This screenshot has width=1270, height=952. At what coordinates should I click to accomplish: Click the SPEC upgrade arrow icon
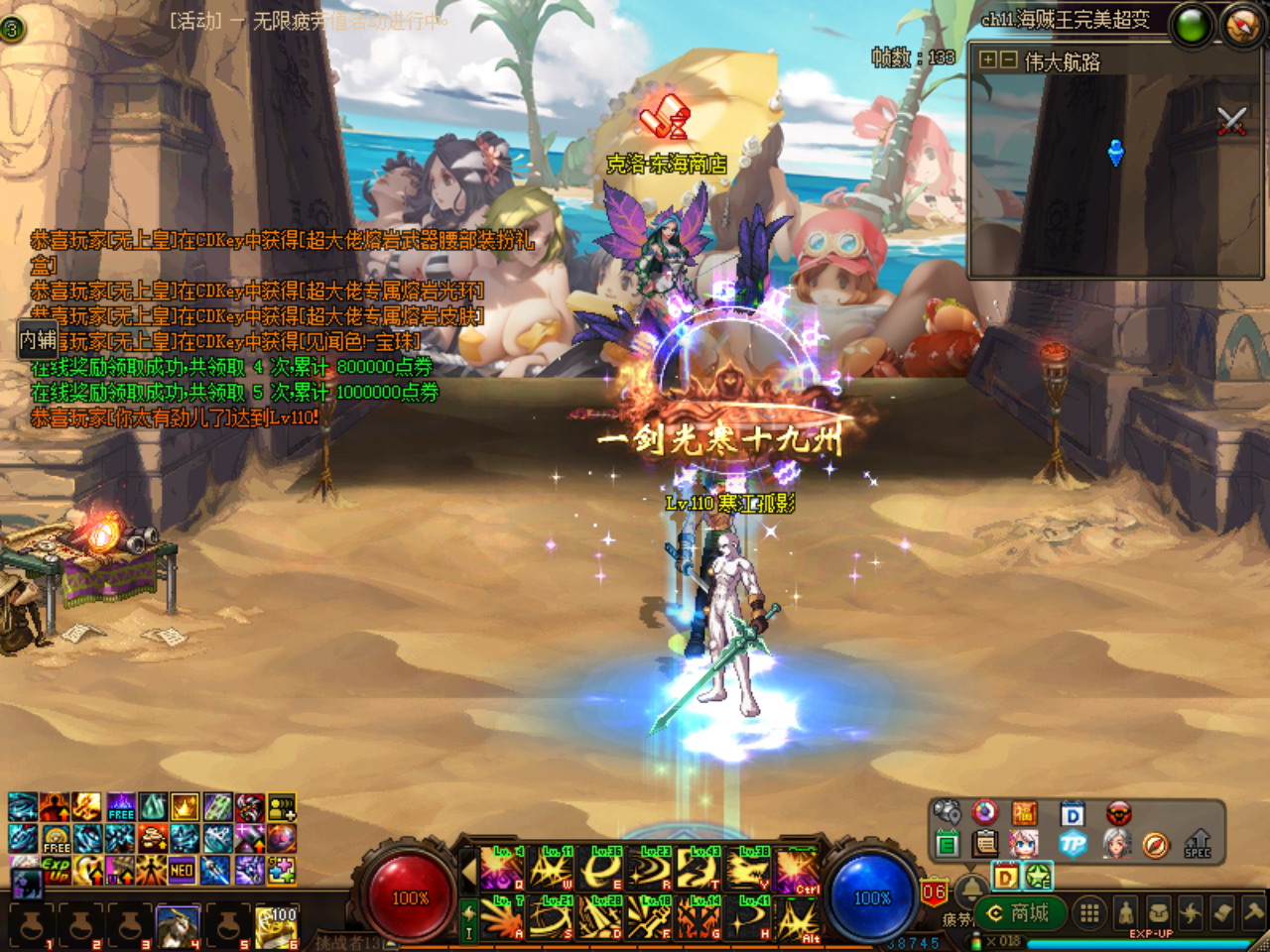pos(1198,842)
